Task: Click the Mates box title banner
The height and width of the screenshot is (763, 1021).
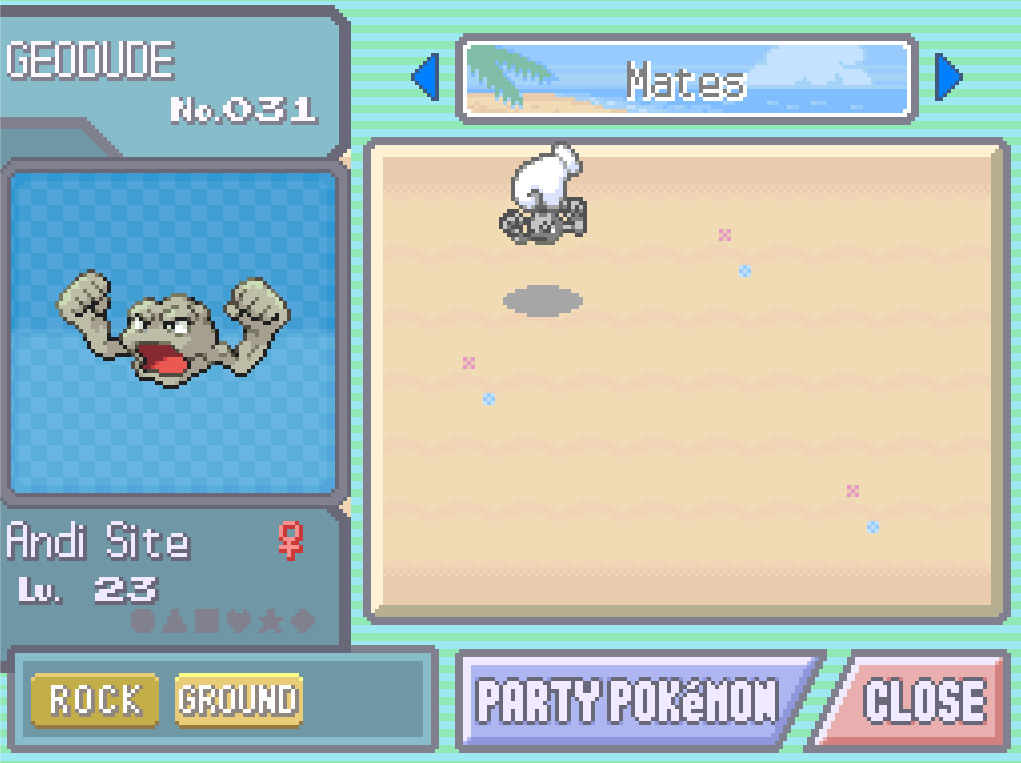Action: point(687,79)
